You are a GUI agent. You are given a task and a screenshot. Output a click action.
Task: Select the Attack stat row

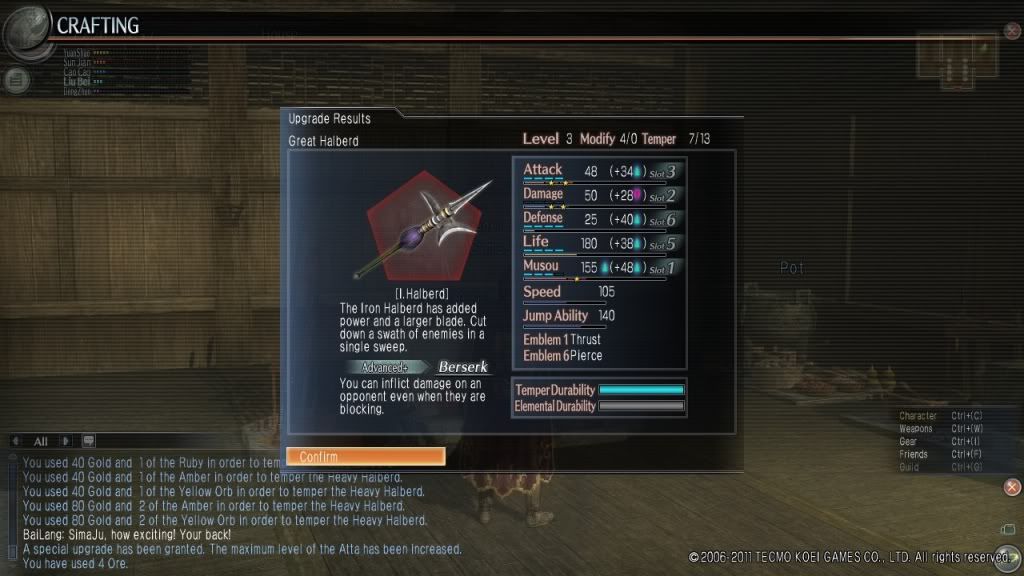598,172
